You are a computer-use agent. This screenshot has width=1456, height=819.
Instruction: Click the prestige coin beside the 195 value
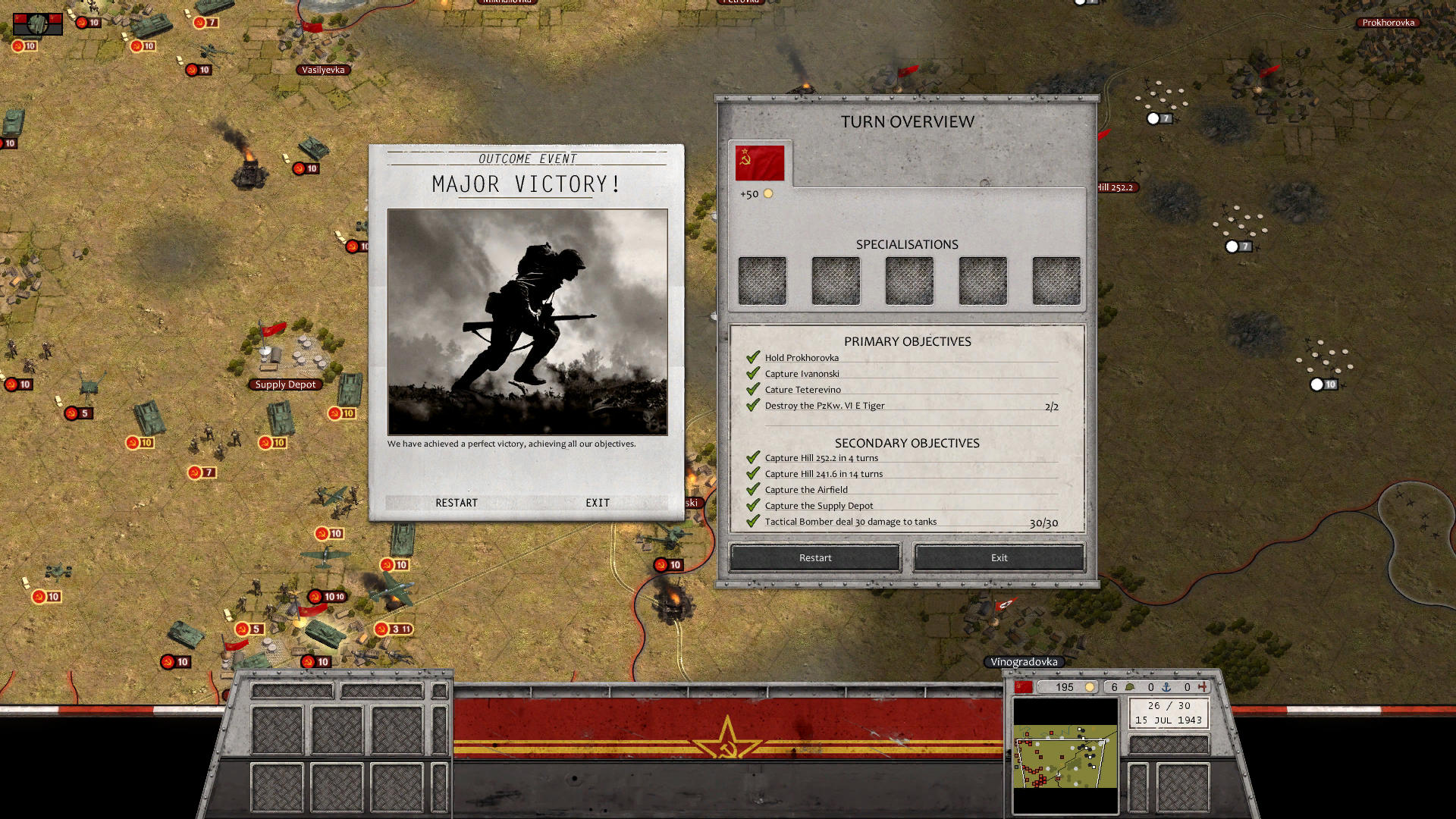[x=1090, y=687]
